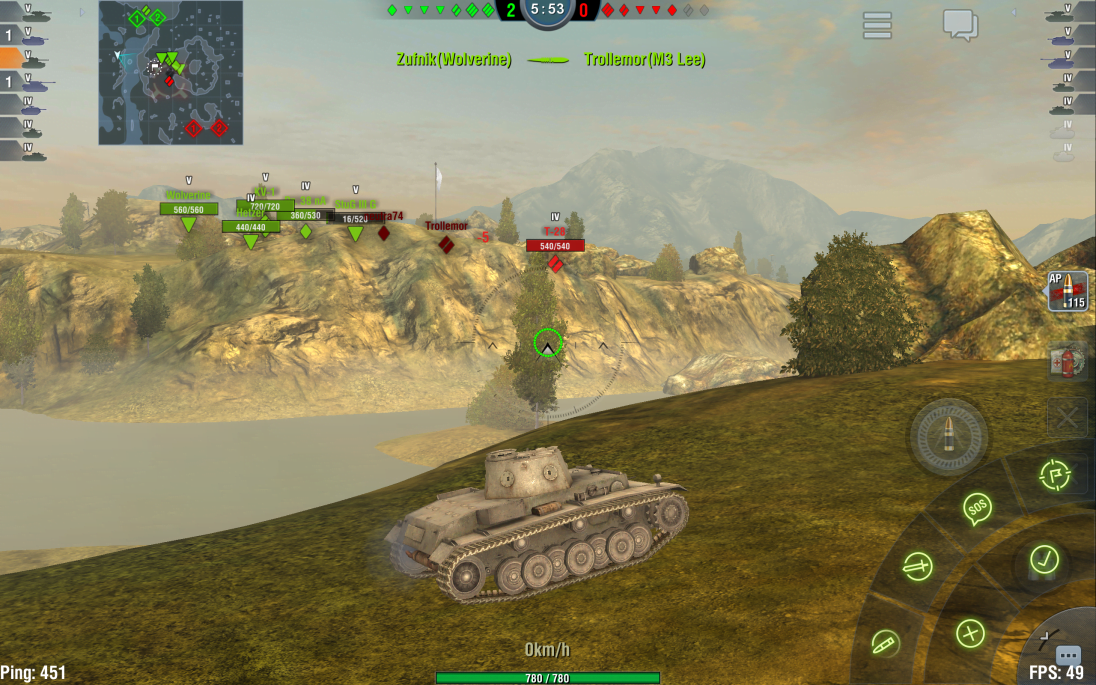Open the hamburger battle menu
This screenshot has height=685, width=1096.
tap(877, 26)
